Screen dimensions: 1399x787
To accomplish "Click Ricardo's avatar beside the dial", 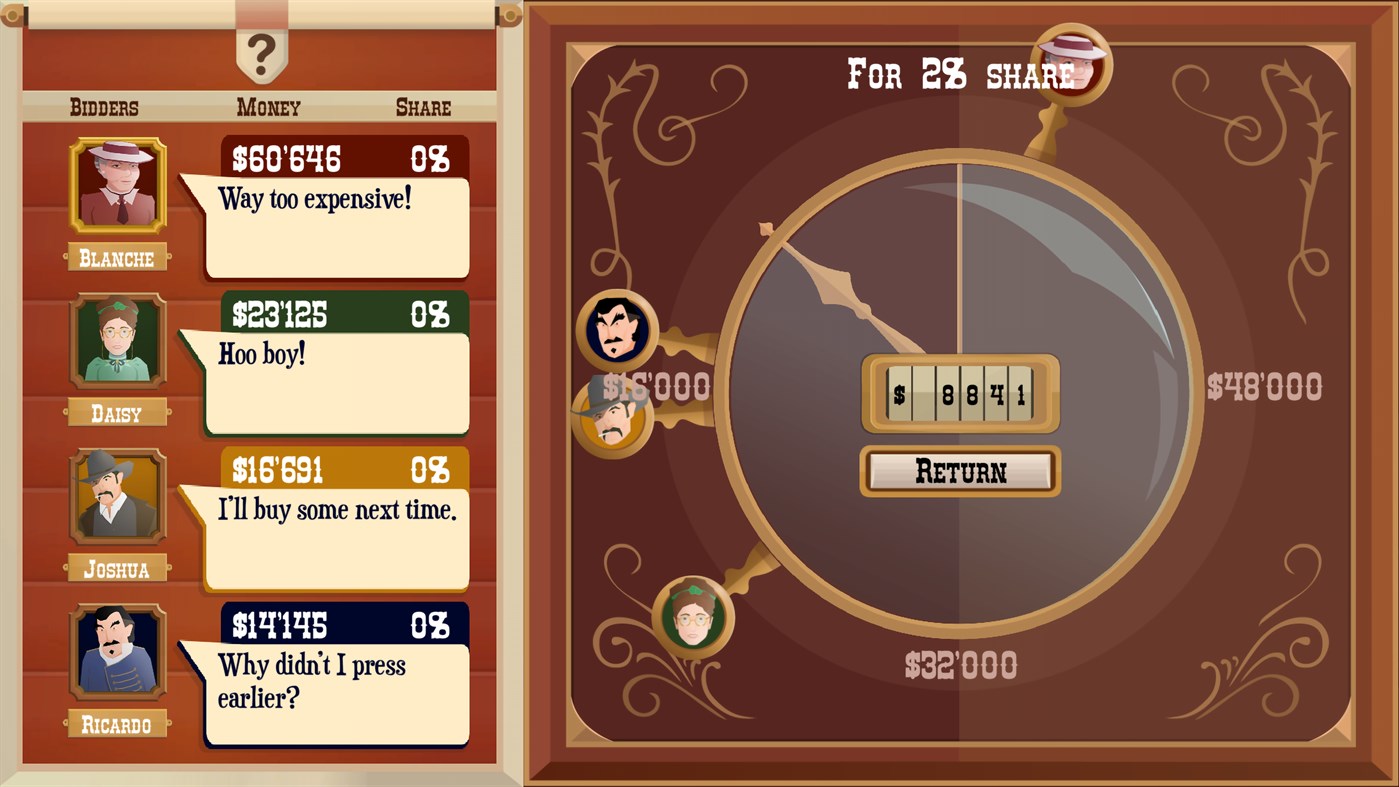I will (618, 330).
